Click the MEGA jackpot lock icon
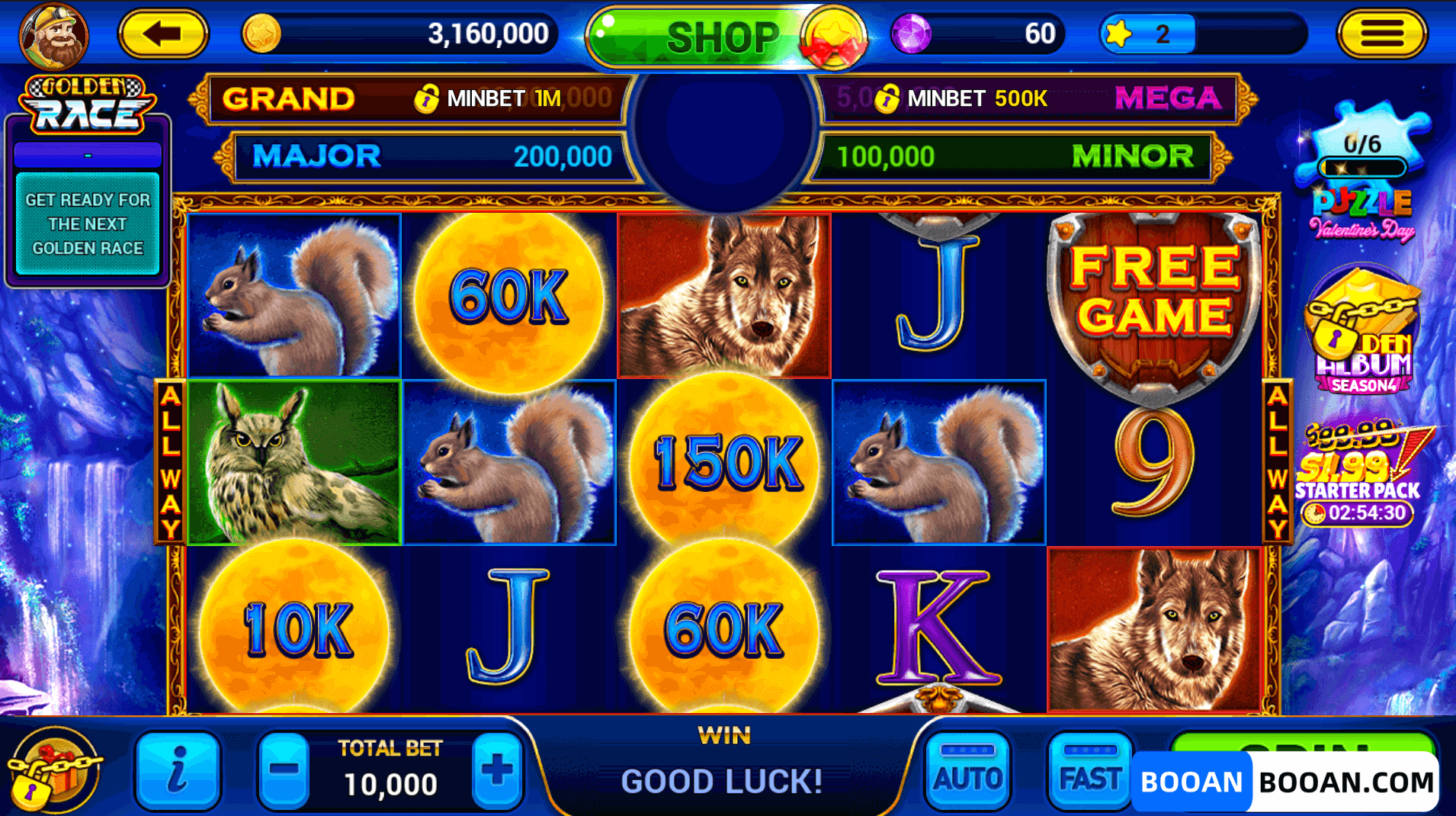Screen dimensions: 1456x816 tap(887, 98)
